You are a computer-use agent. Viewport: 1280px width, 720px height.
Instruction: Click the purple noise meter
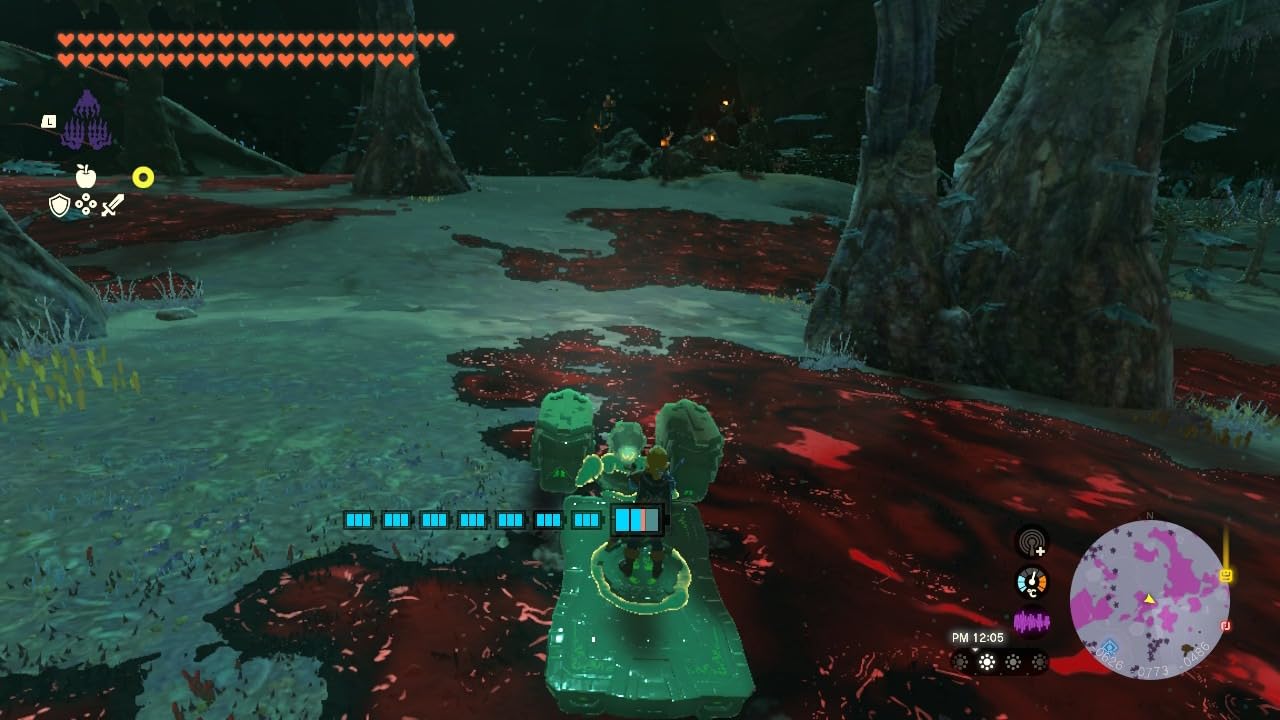1032,622
